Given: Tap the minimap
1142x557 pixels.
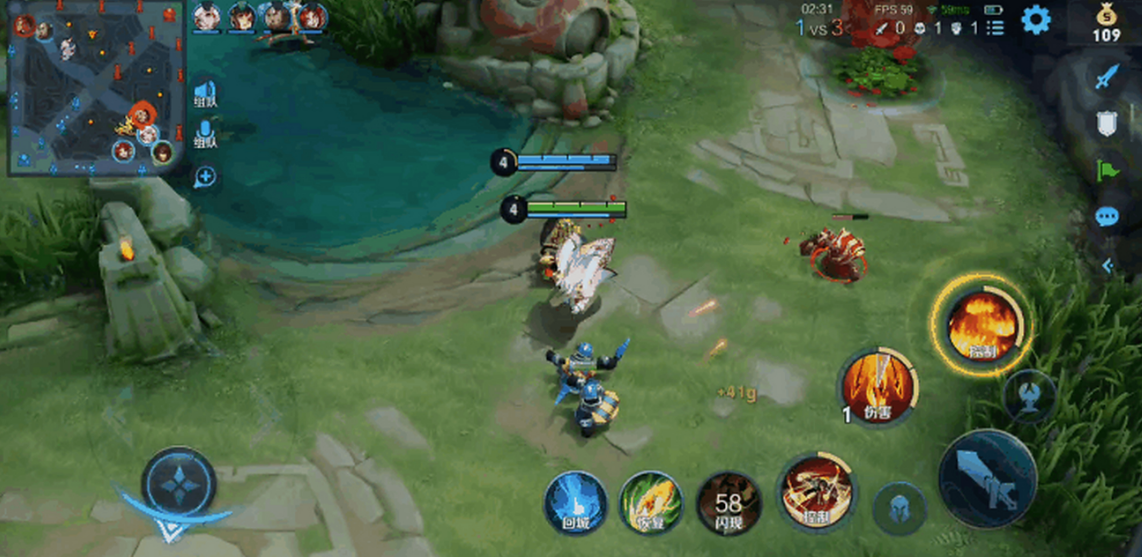Looking at the screenshot, I should pos(96,90).
